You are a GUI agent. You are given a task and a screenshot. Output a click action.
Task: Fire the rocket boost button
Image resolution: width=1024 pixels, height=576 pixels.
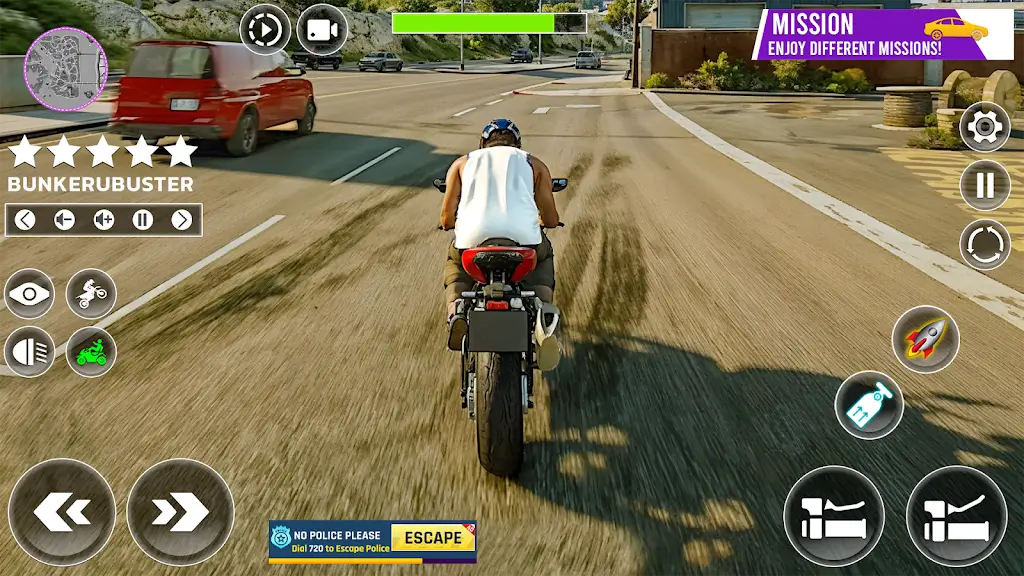coord(925,340)
